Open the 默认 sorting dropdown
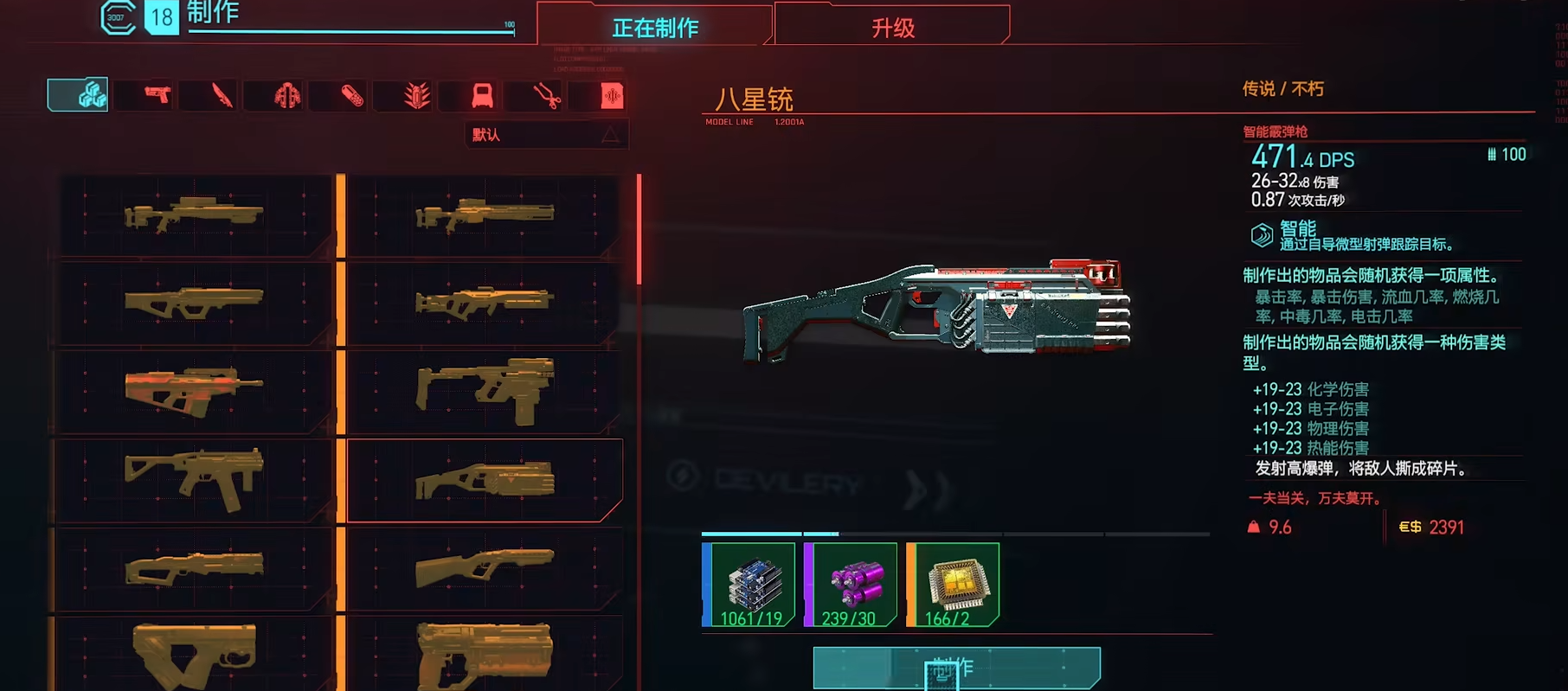1568x691 pixels. click(x=546, y=135)
